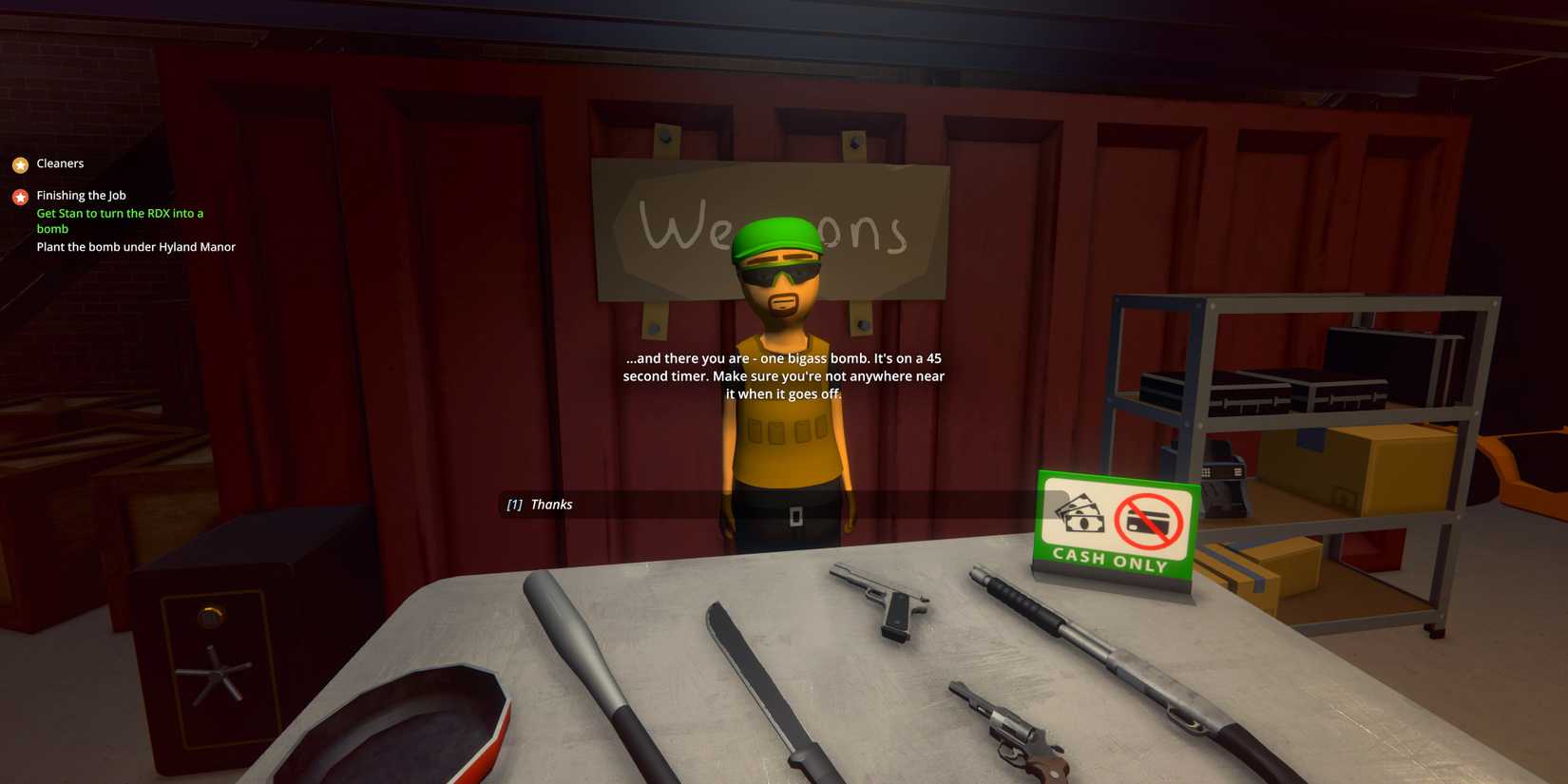Click the Plant the bomb objective text
1568x784 pixels.
(x=136, y=246)
